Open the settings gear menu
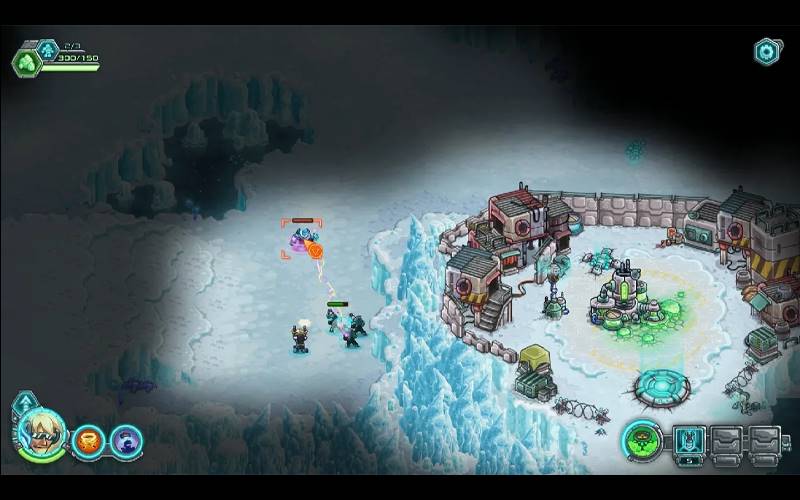The width and height of the screenshot is (800, 500). pos(767,52)
